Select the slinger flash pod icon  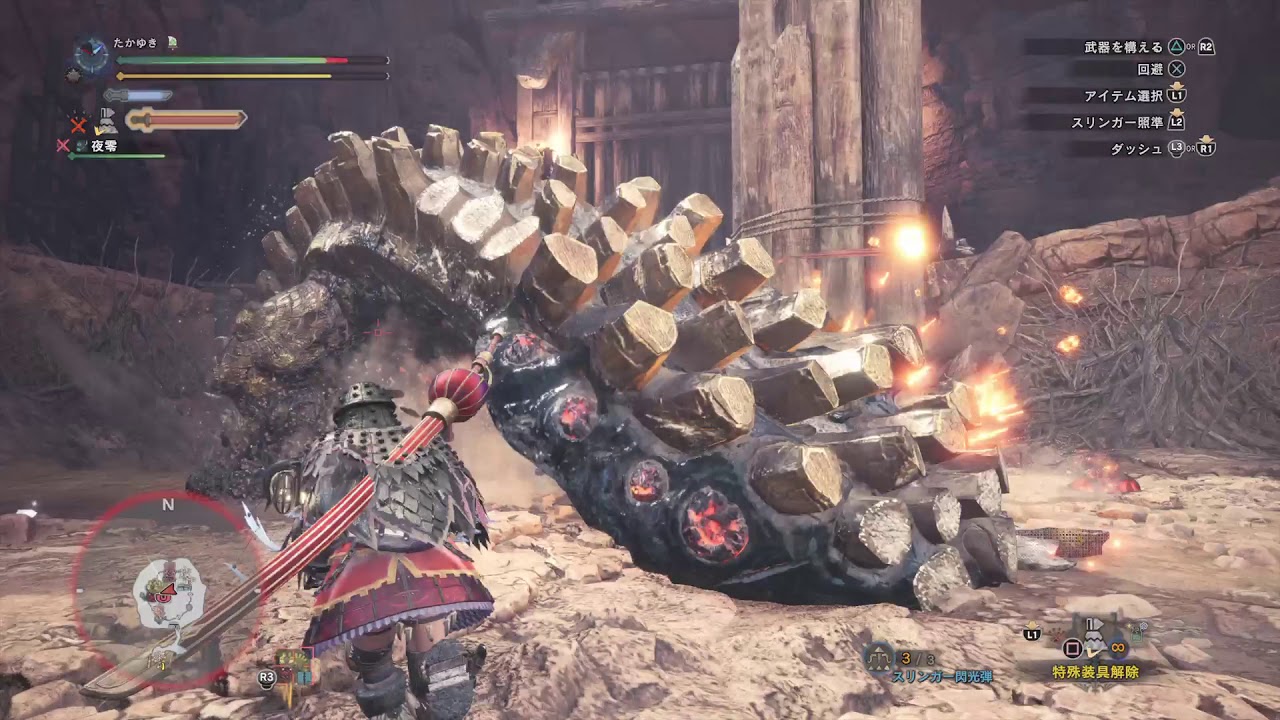click(x=879, y=658)
